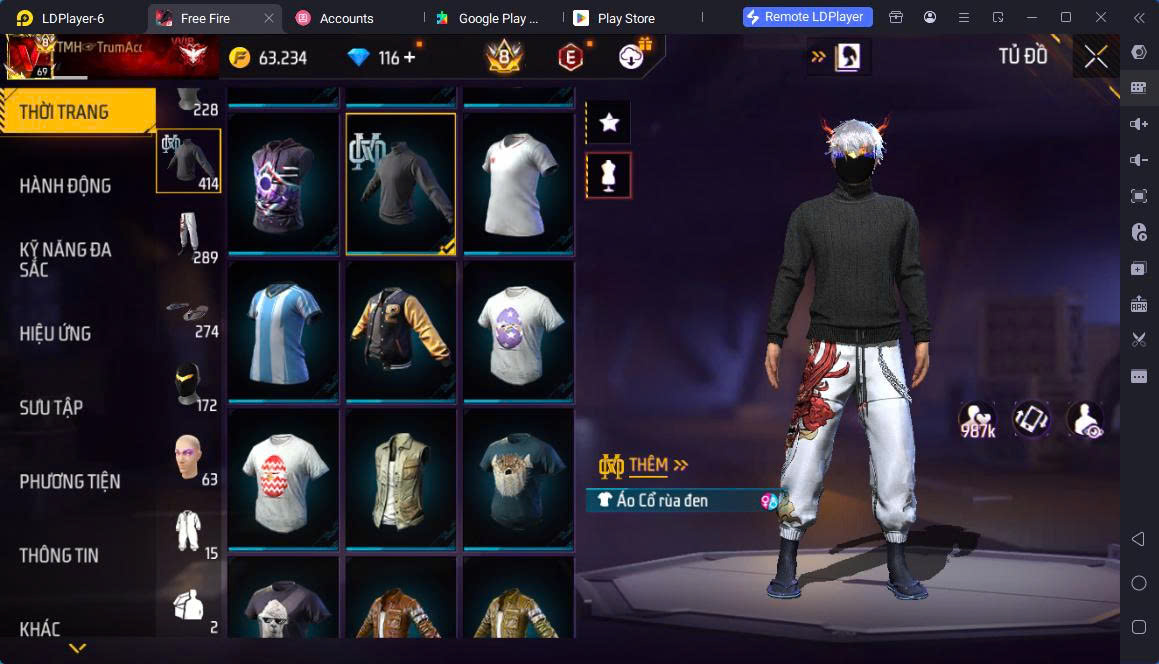The width and height of the screenshot is (1159, 664).
Task: Open the pants subcategory with 289 items
Action: click(x=189, y=238)
